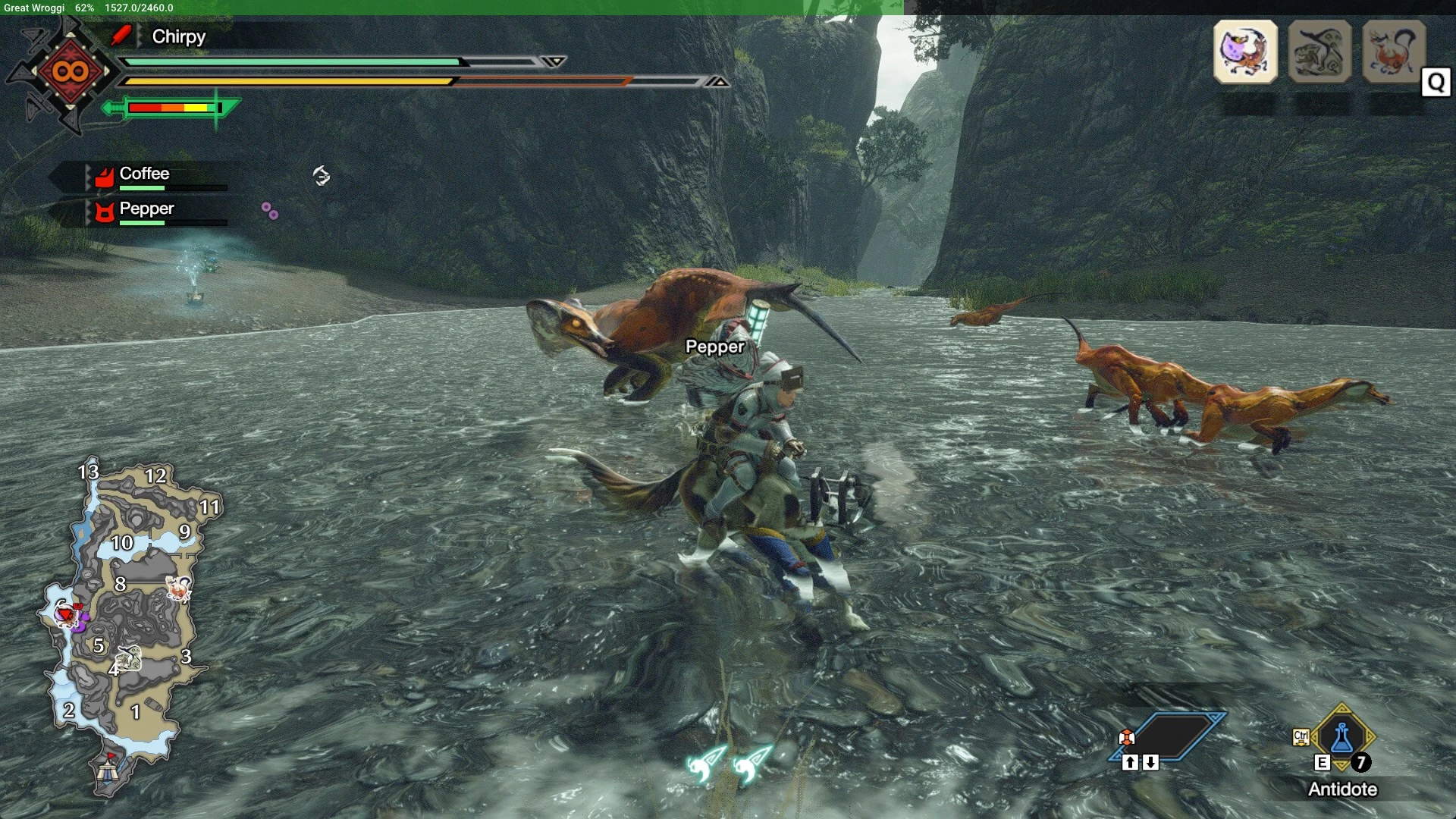
Task: Select the Great Izuchi monster icon
Action: (x=1394, y=52)
